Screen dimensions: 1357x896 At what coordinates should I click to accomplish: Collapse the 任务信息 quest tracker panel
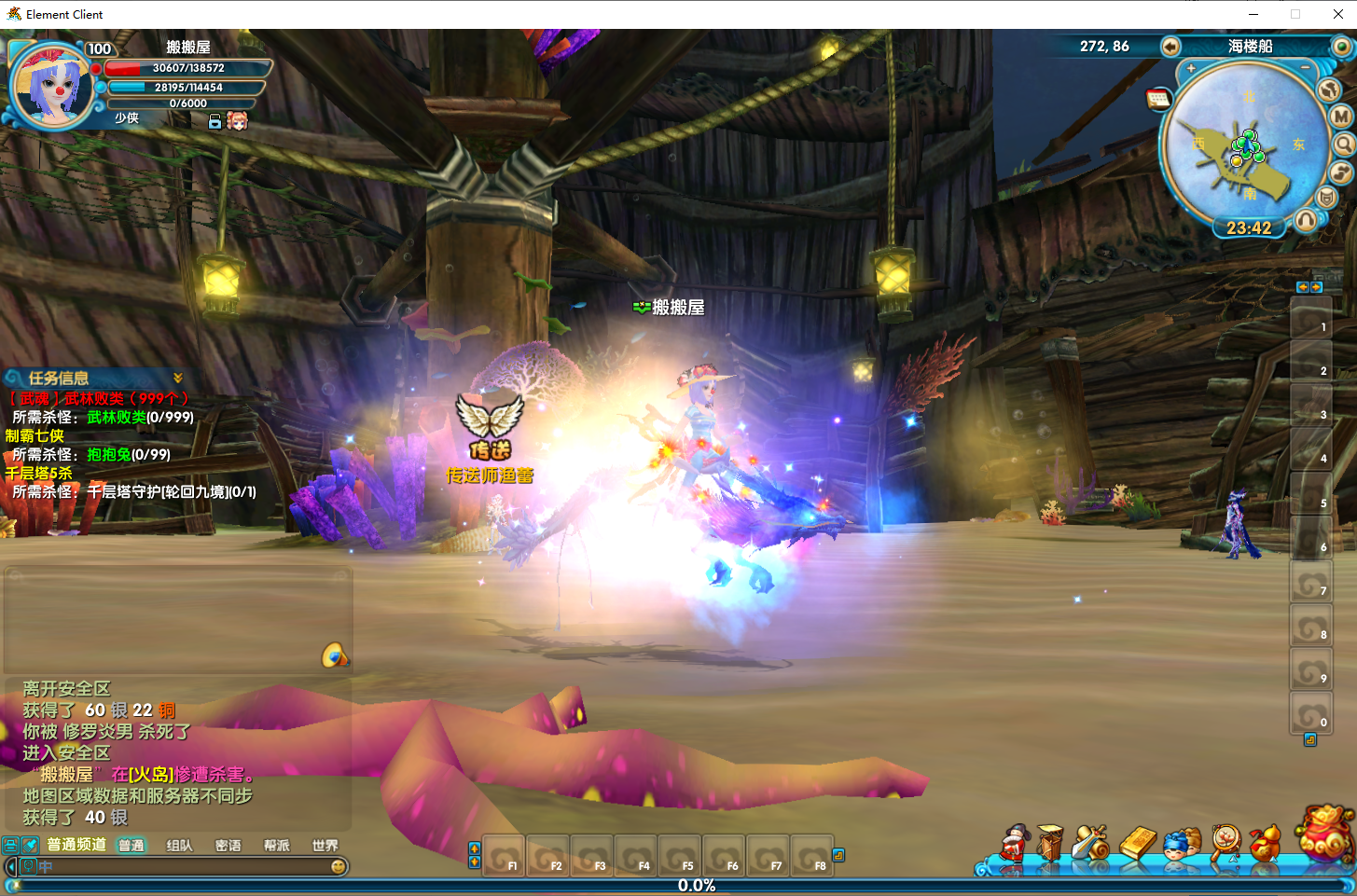[178, 378]
